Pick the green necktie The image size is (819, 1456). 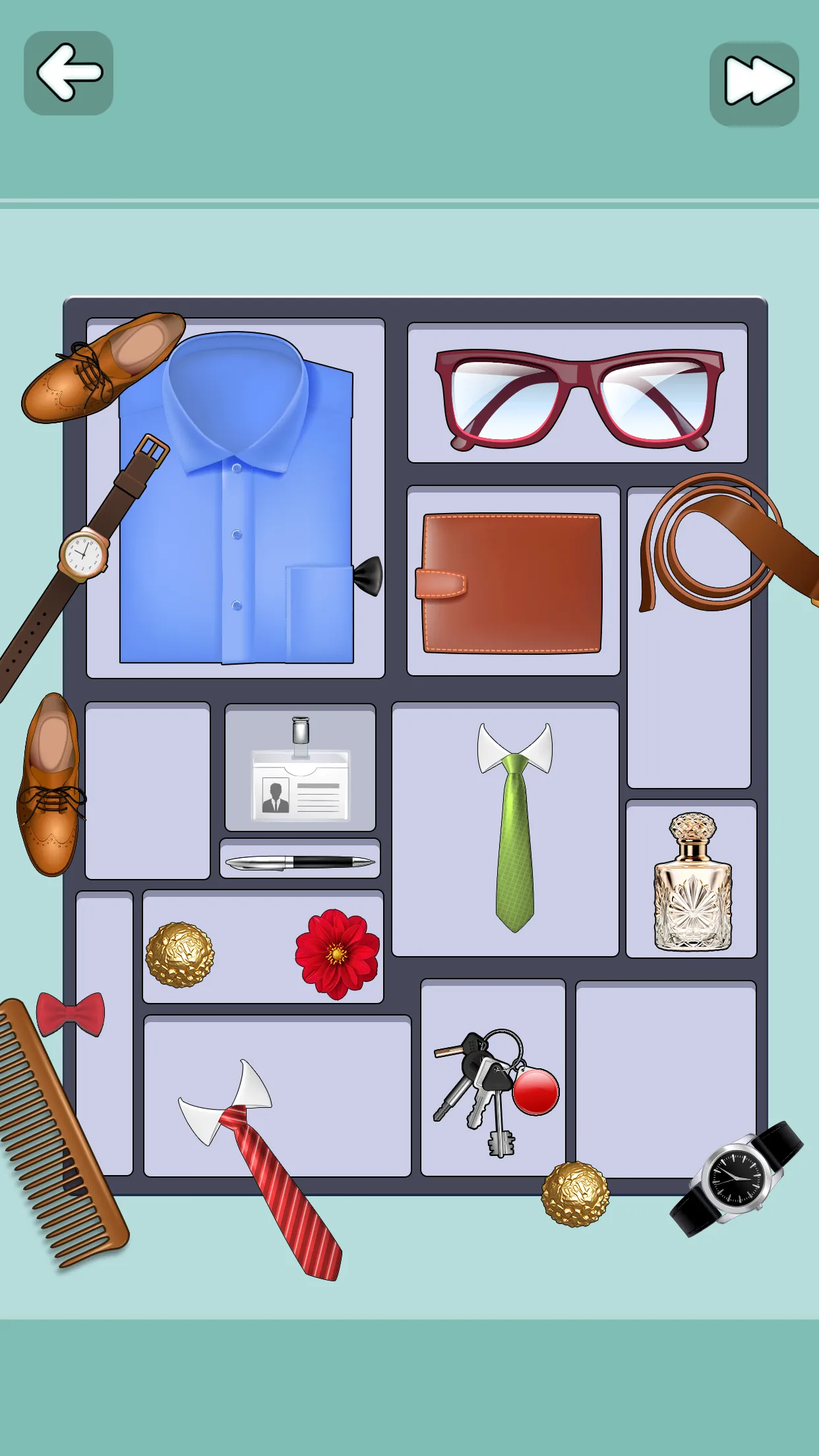[515, 837]
